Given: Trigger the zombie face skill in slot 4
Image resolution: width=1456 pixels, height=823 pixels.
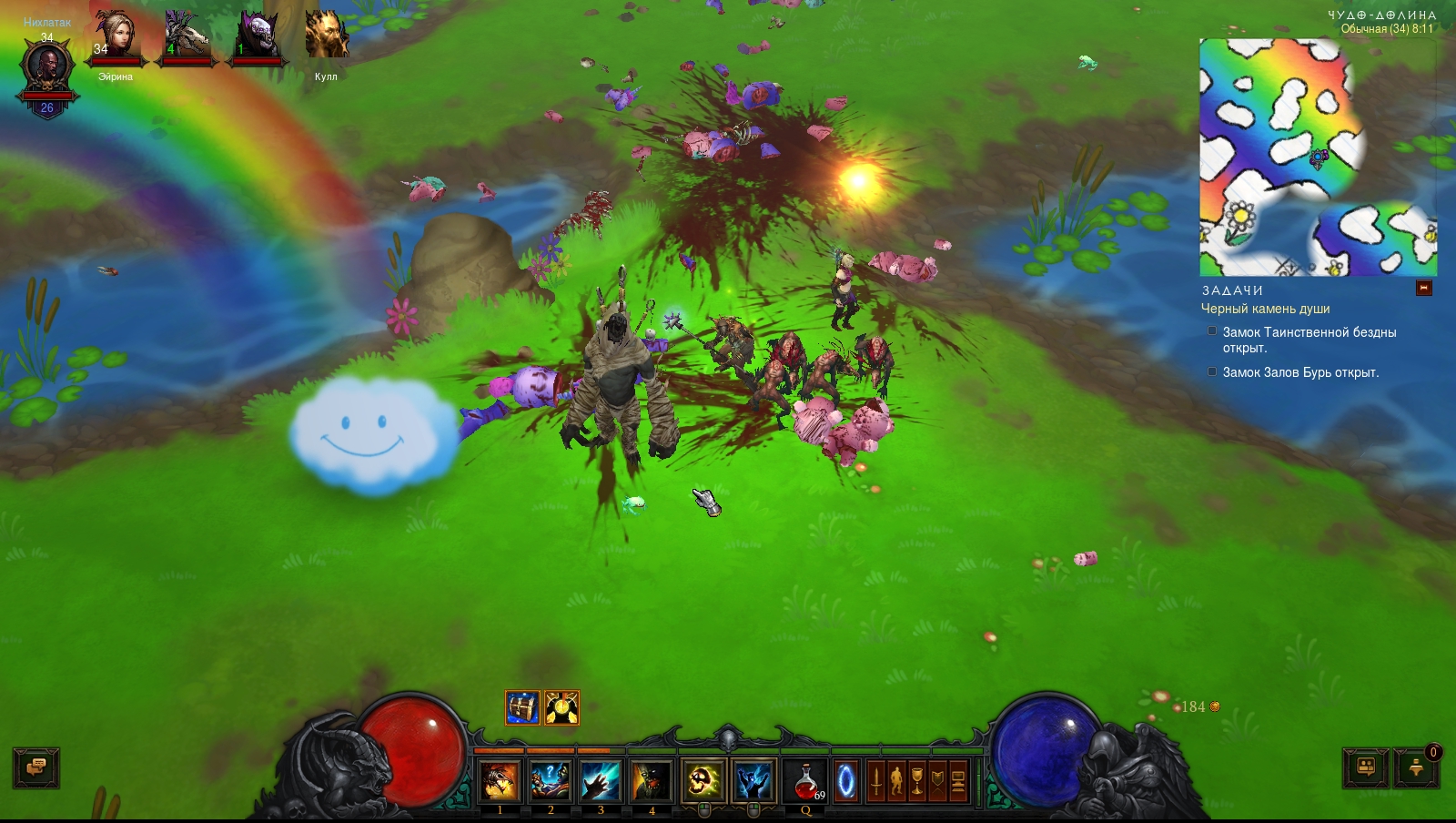Looking at the screenshot, I should (652, 781).
